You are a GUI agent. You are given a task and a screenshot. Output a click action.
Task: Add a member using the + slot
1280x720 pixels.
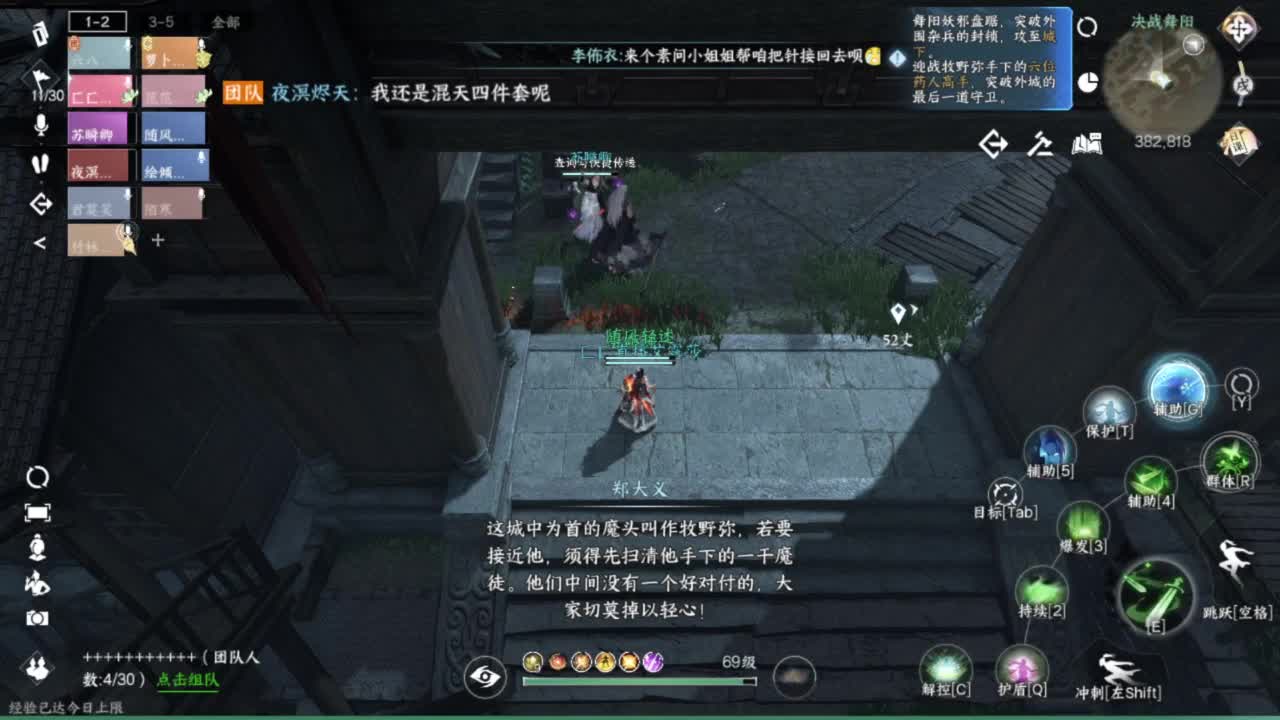[x=156, y=240]
